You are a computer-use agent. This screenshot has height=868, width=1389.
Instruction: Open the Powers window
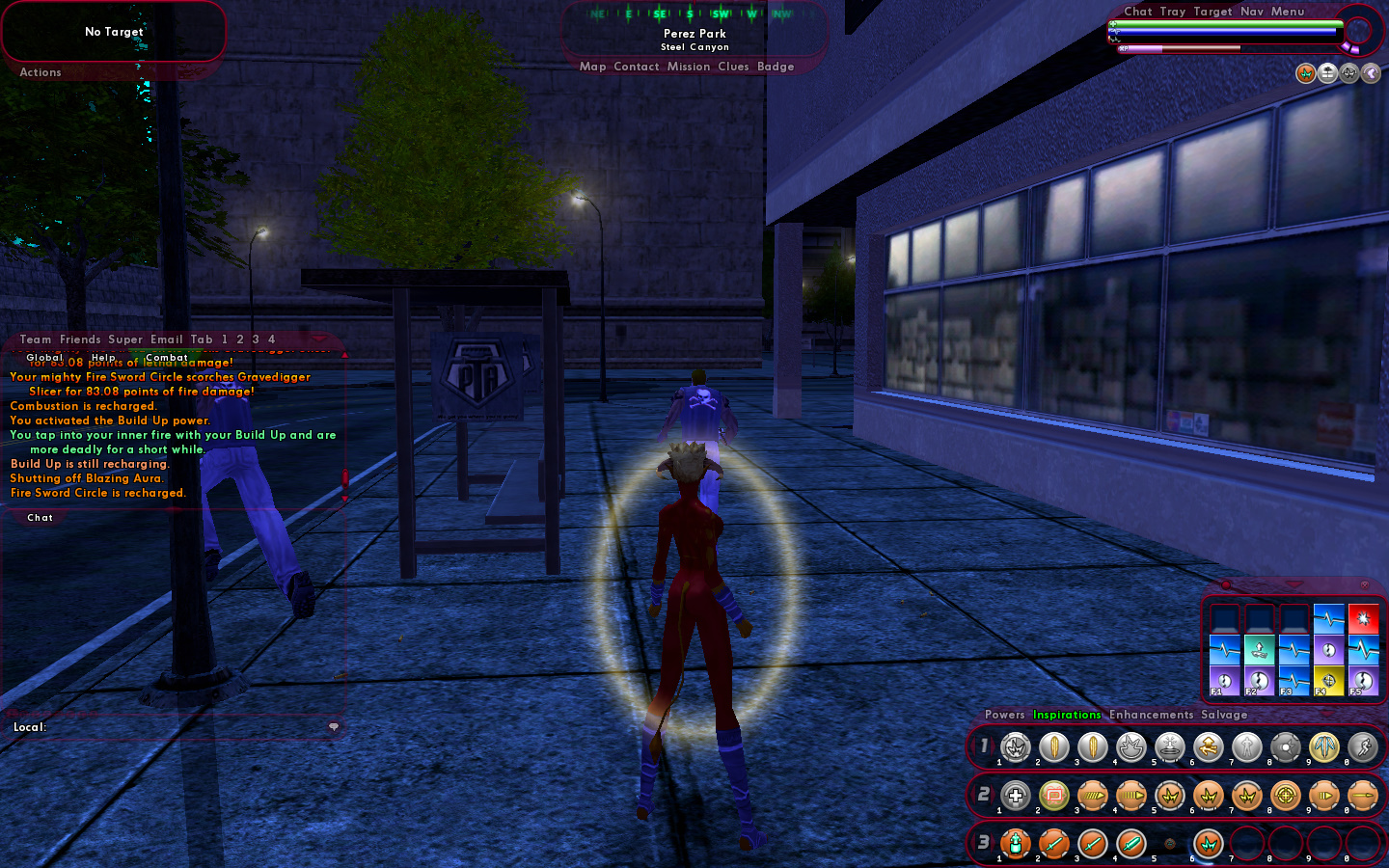pyautogui.click(x=1004, y=715)
